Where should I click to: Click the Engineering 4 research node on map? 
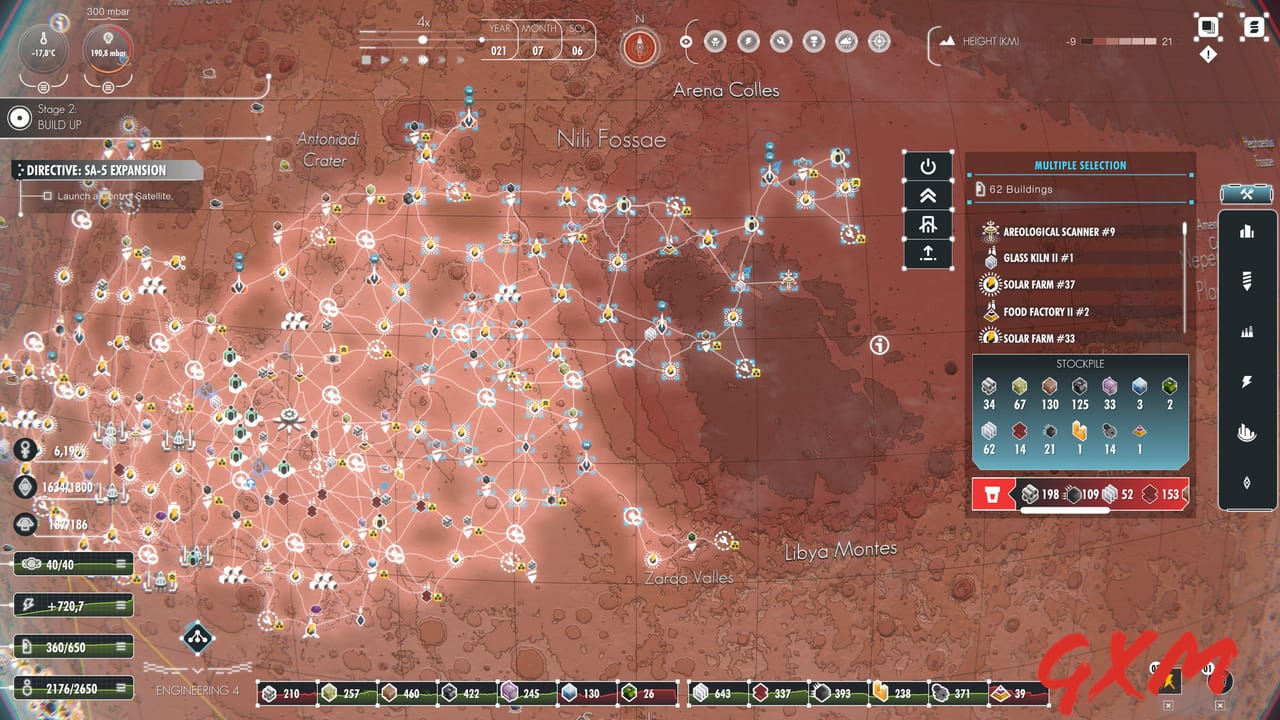coord(197,640)
